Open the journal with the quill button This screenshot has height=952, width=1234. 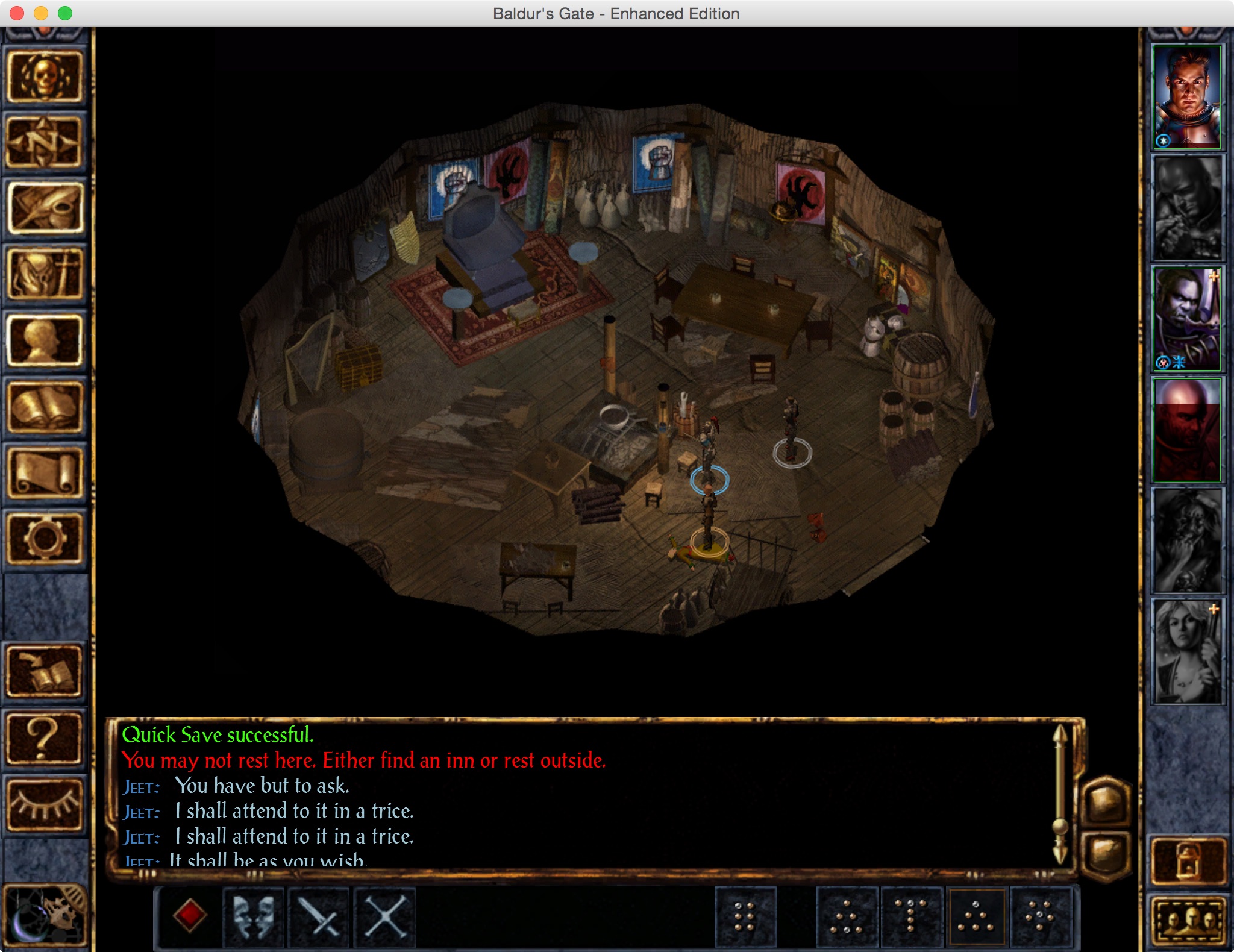click(x=44, y=208)
